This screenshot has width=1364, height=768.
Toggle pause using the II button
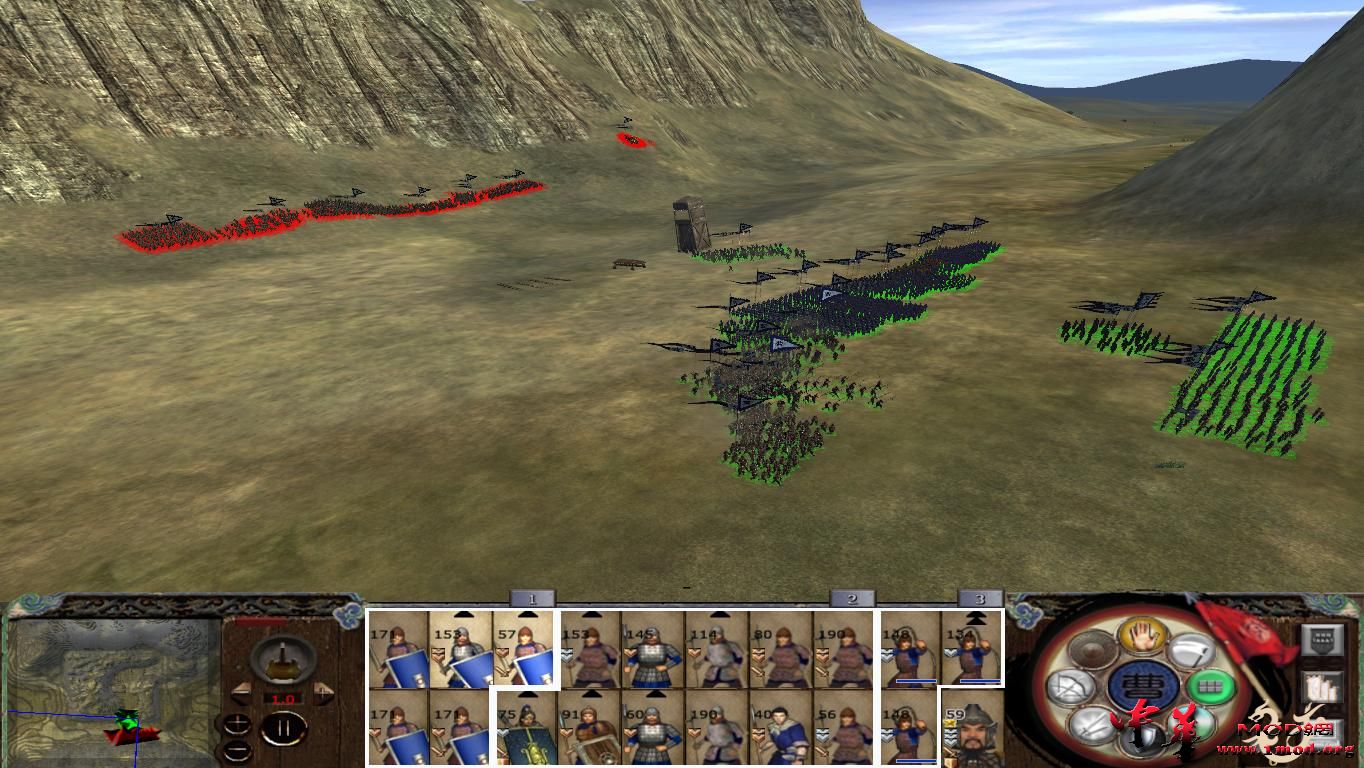tap(282, 729)
